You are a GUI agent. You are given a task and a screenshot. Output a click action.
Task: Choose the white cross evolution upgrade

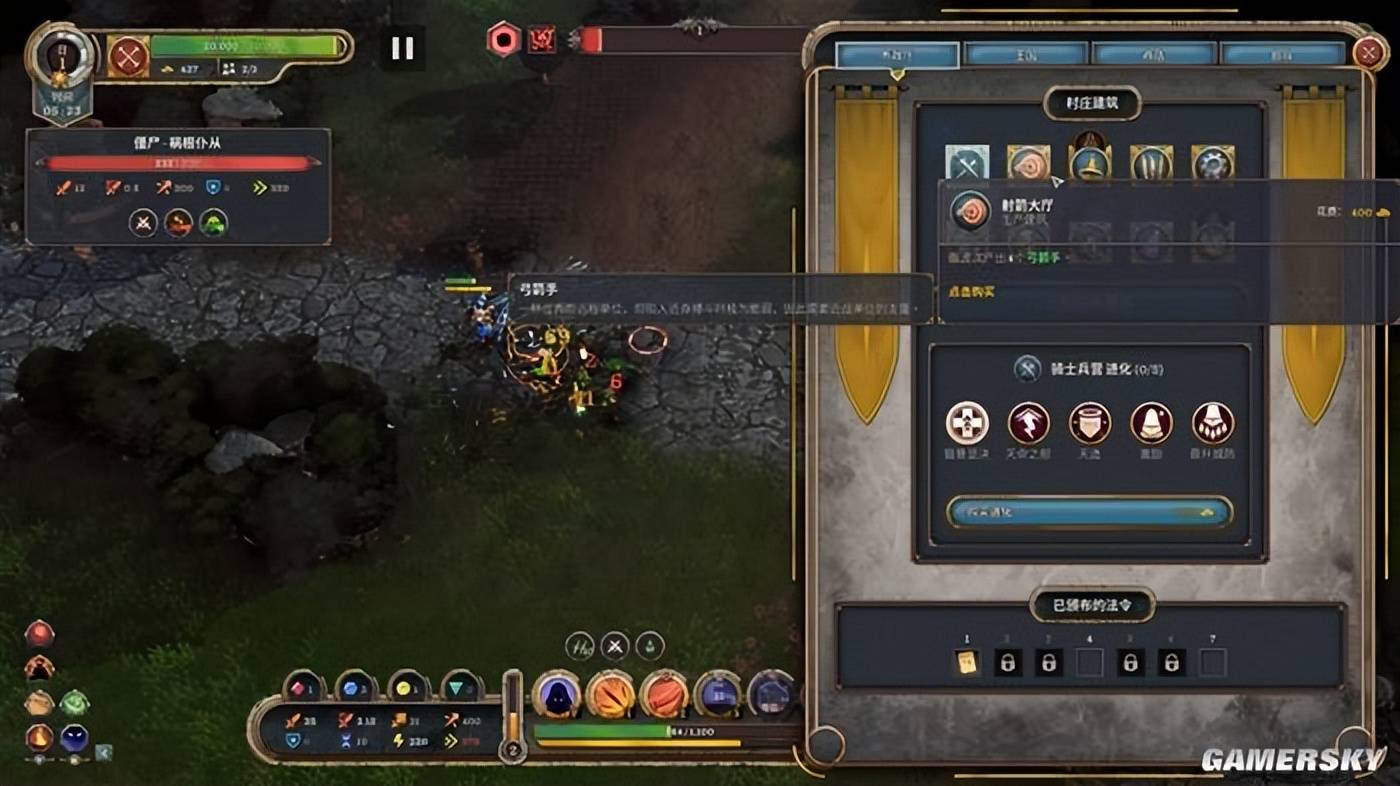[x=967, y=423]
